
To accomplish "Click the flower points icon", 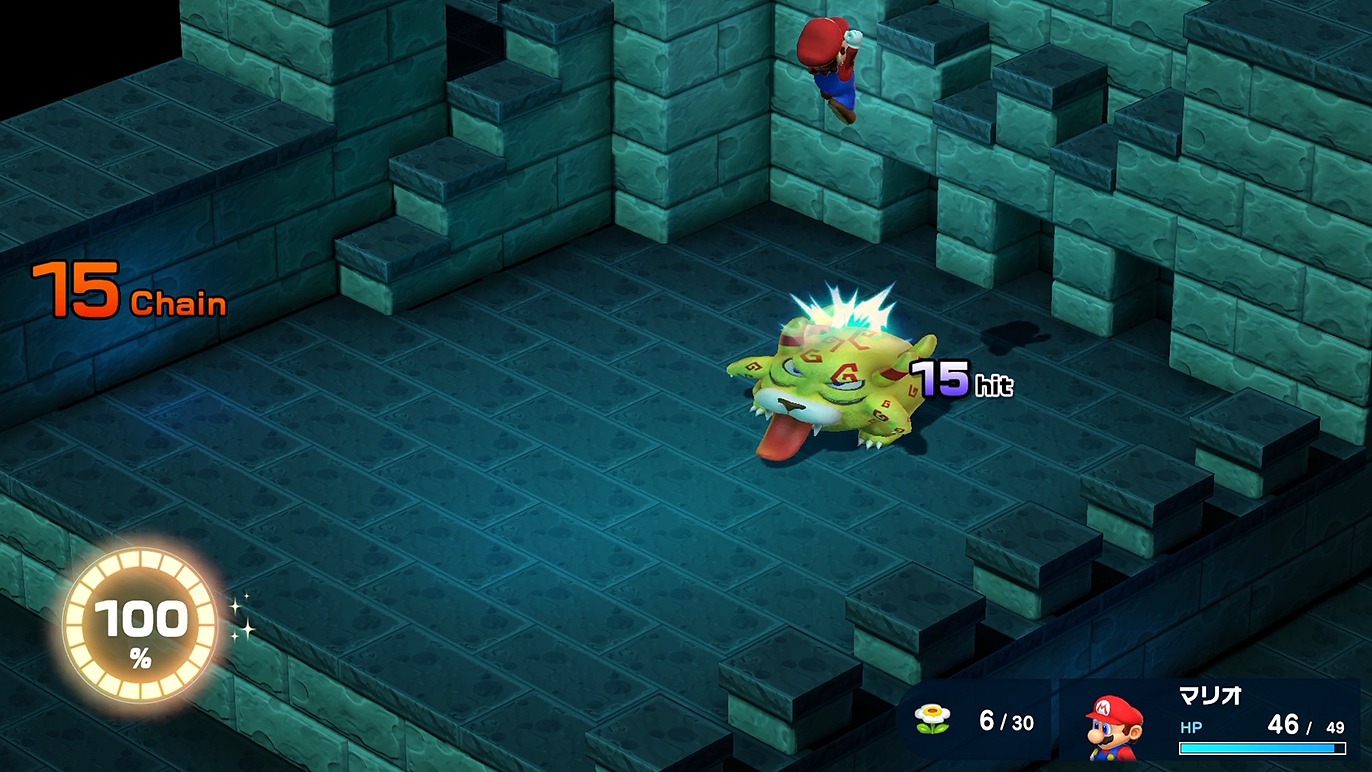I will [932, 720].
